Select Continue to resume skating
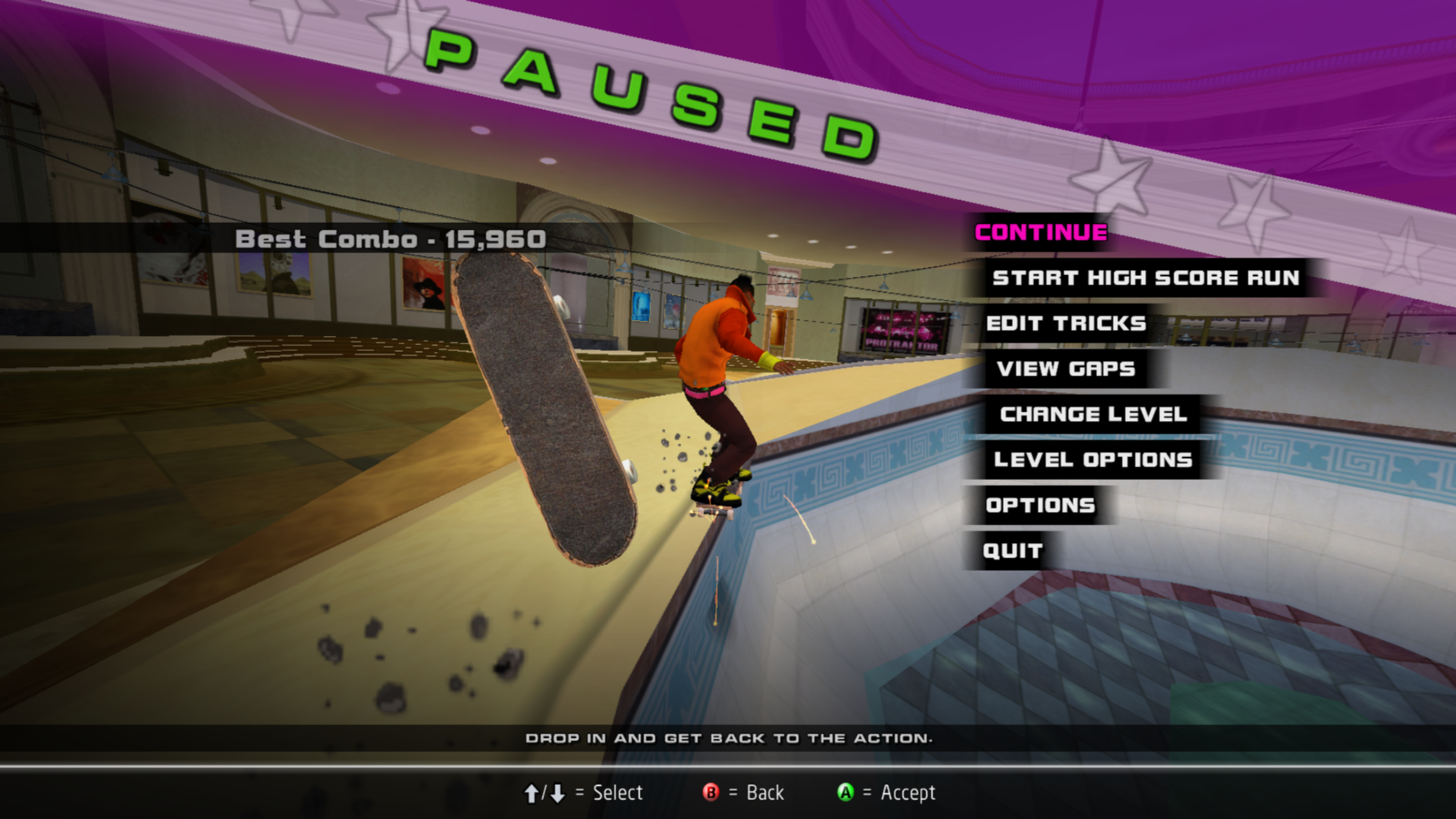Screen dimensions: 1456x819 [1040, 233]
